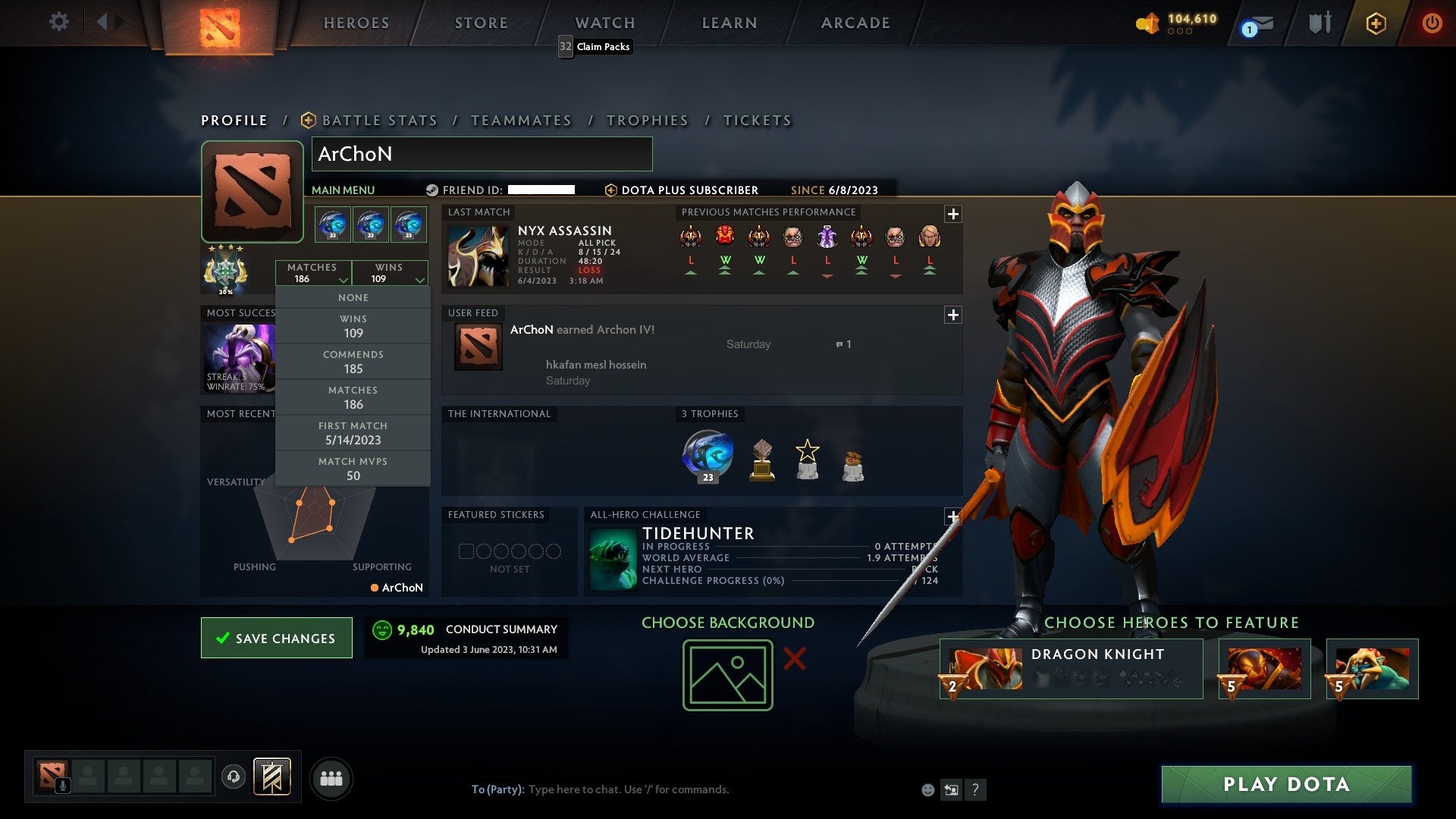Screen dimensions: 1456x819
Task: Expand Previous Matches Performance with plus button
Action: pyautogui.click(x=954, y=215)
